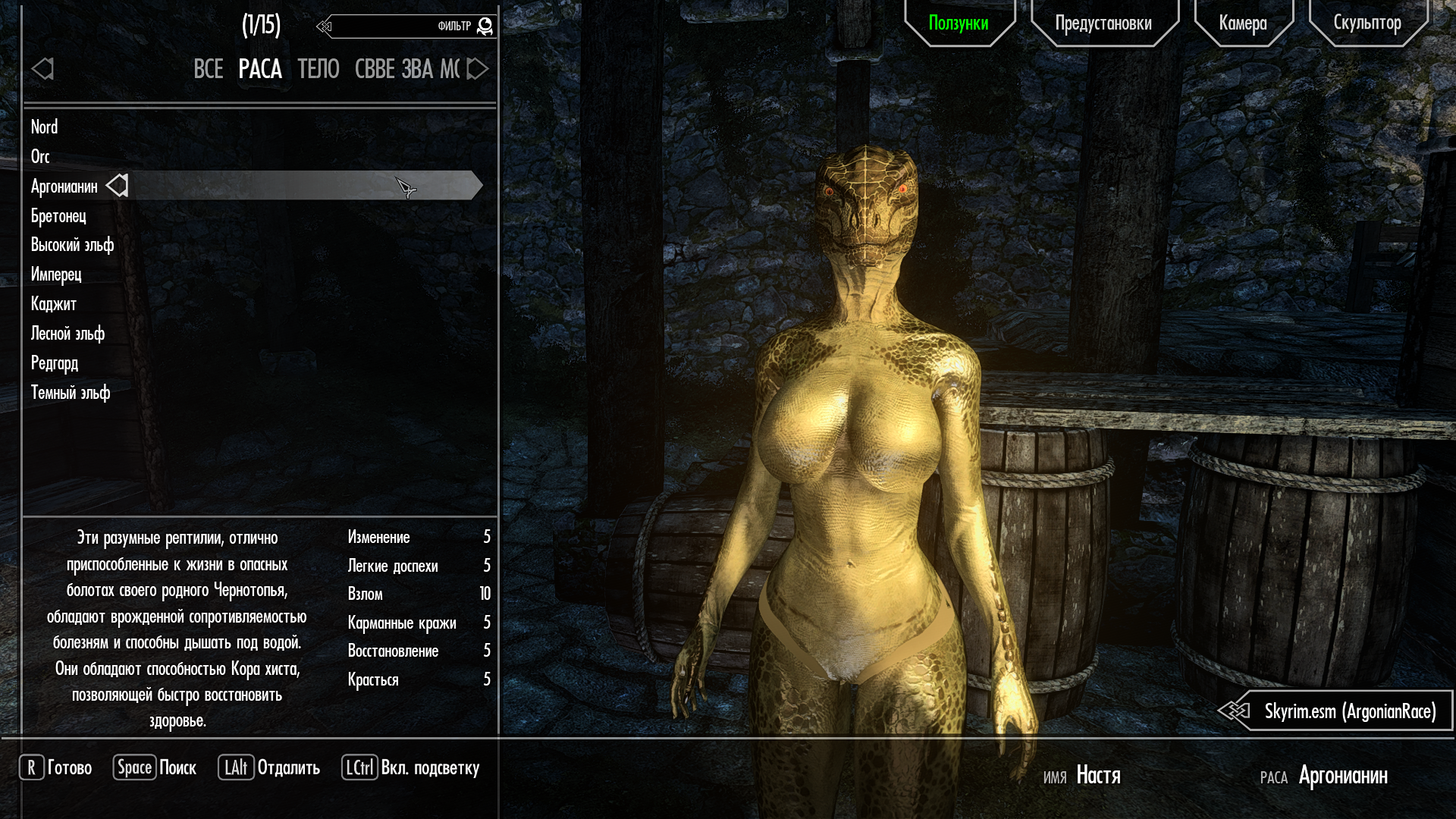
Task: Switch to the Скульптор tab
Action: click(1367, 23)
